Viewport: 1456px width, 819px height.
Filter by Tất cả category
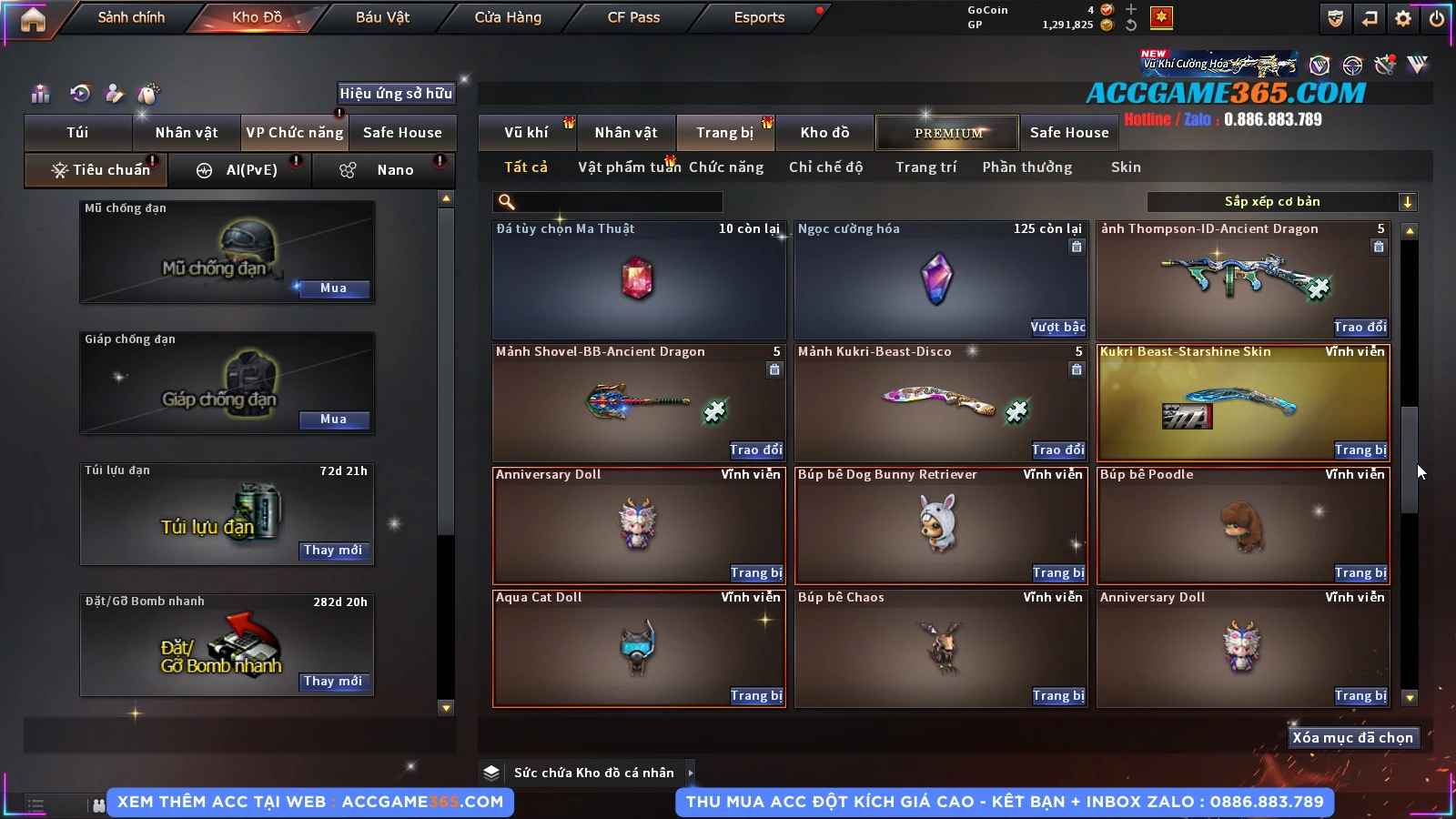point(526,167)
